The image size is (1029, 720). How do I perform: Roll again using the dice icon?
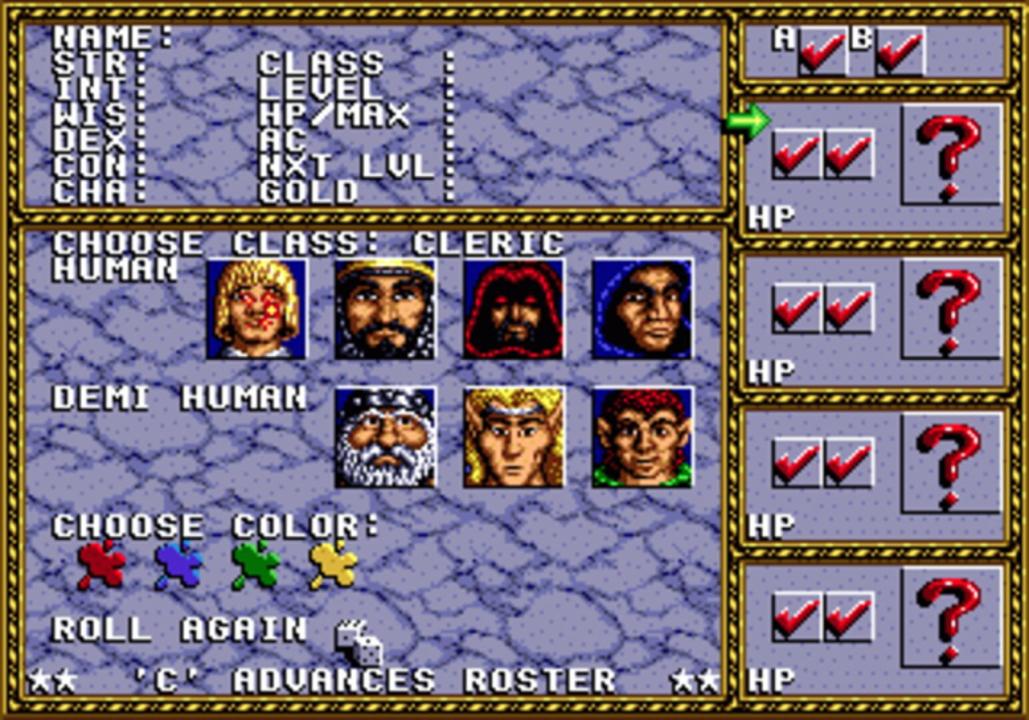[359, 642]
